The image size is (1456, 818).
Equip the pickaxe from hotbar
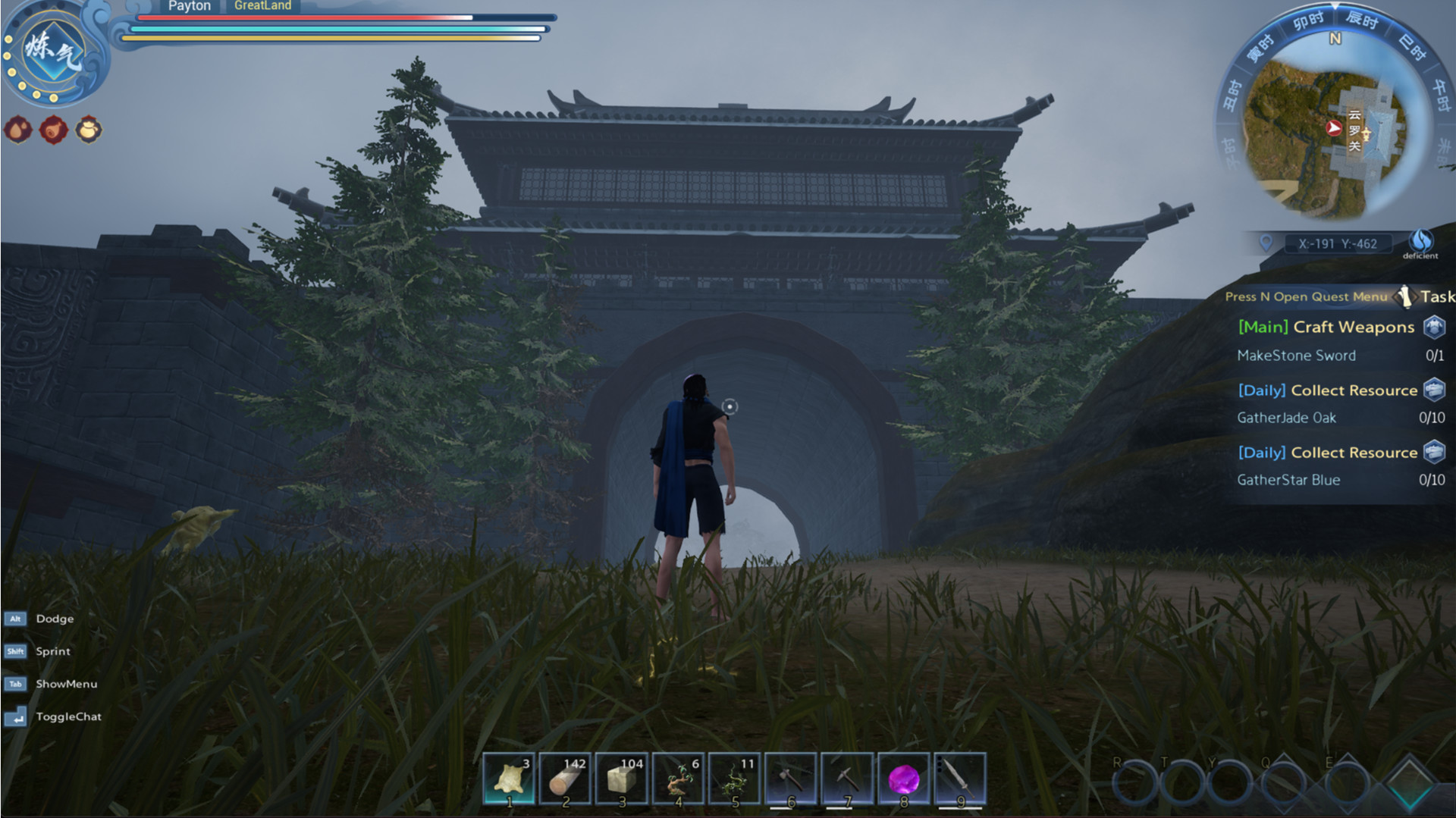(x=847, y=779)
